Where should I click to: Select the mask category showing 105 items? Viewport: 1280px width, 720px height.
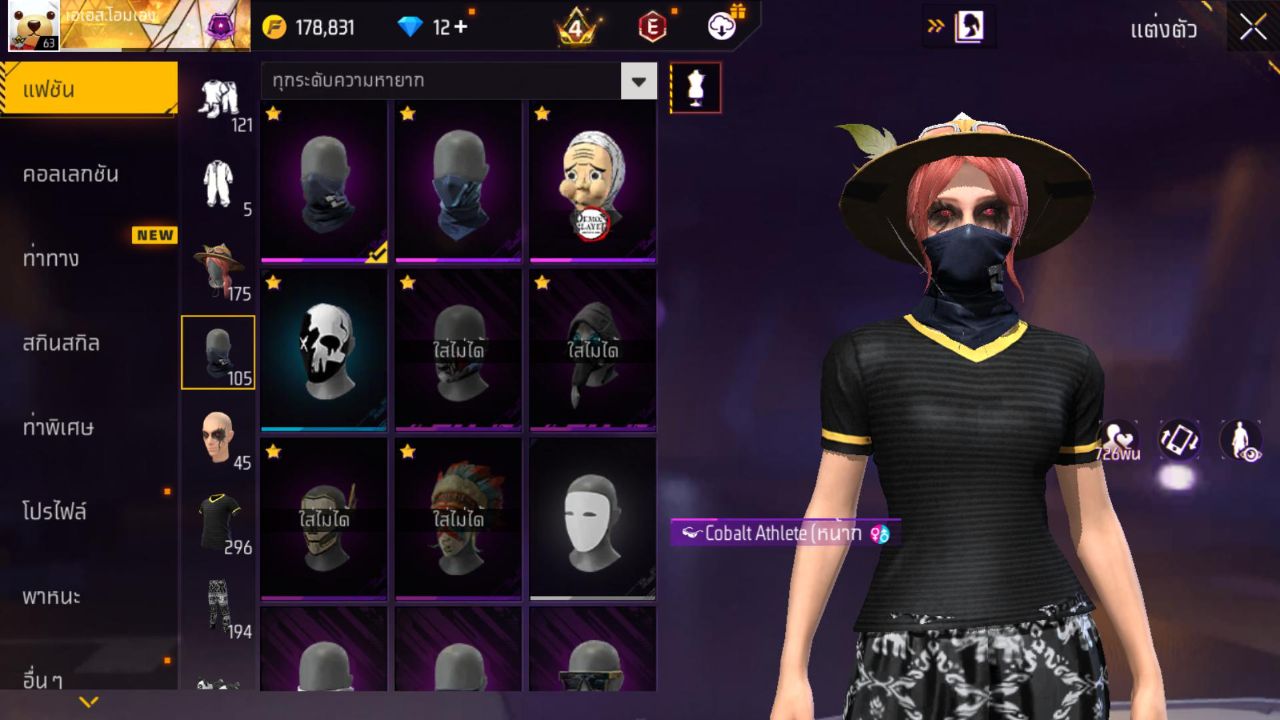click(x=218, y=352)
